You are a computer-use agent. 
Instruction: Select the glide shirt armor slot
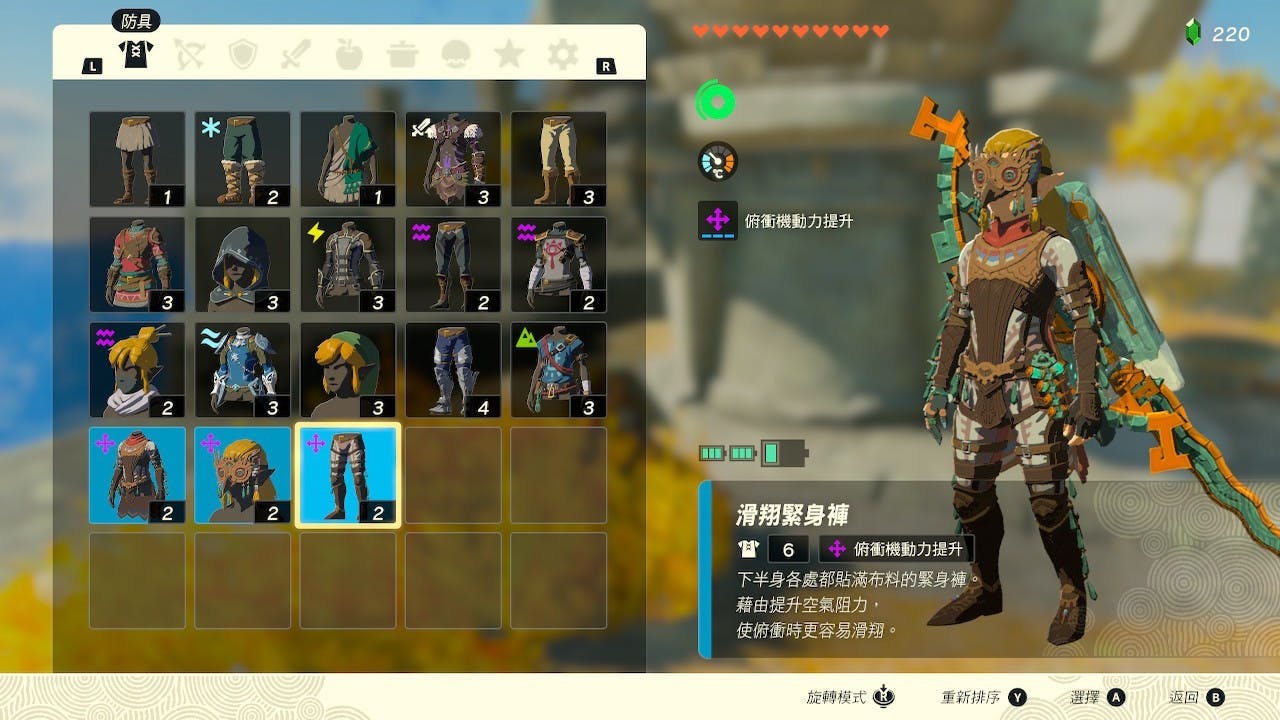click(x=137, y=475)
